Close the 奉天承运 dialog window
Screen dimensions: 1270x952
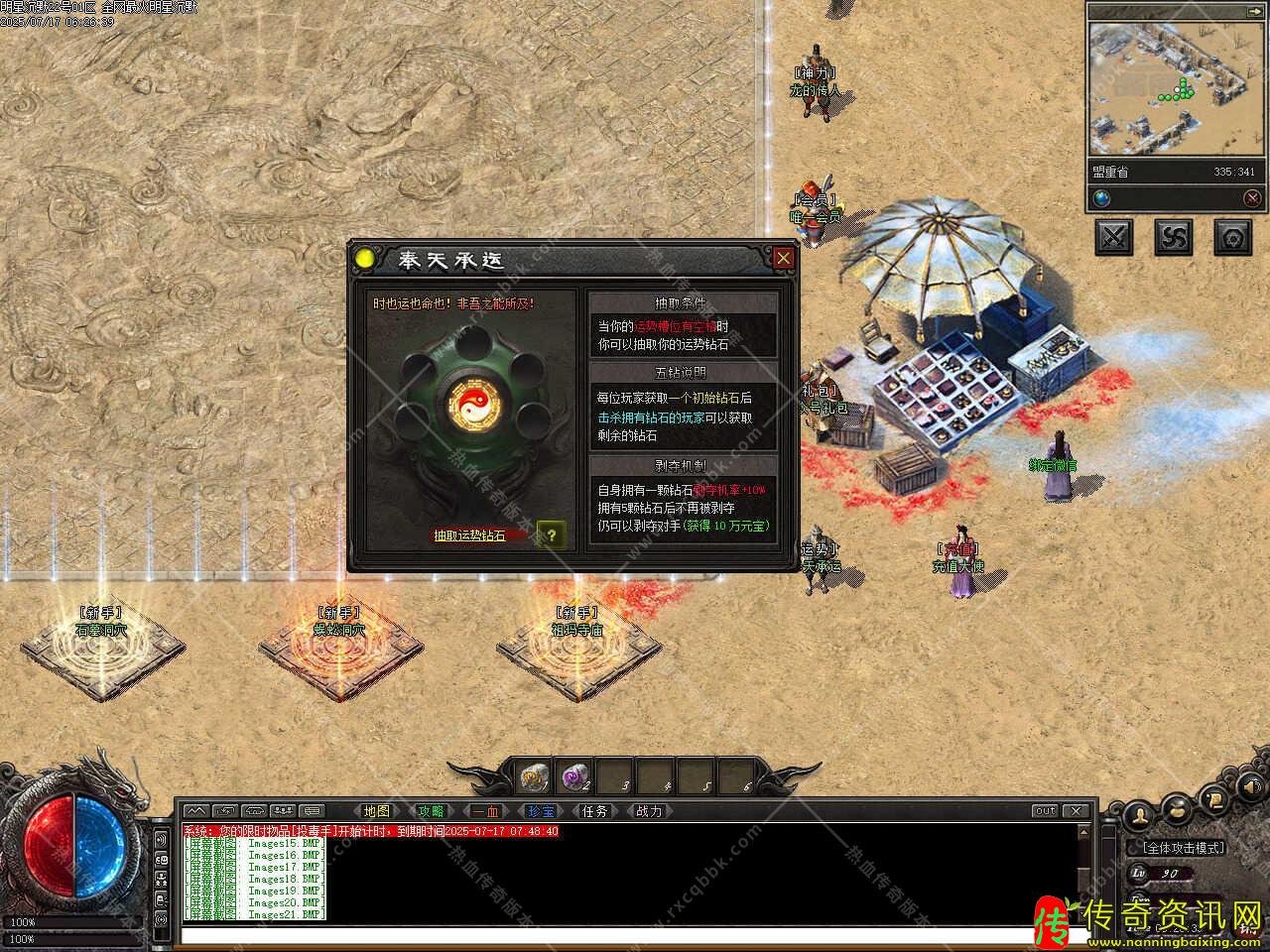tap(784, 259)
